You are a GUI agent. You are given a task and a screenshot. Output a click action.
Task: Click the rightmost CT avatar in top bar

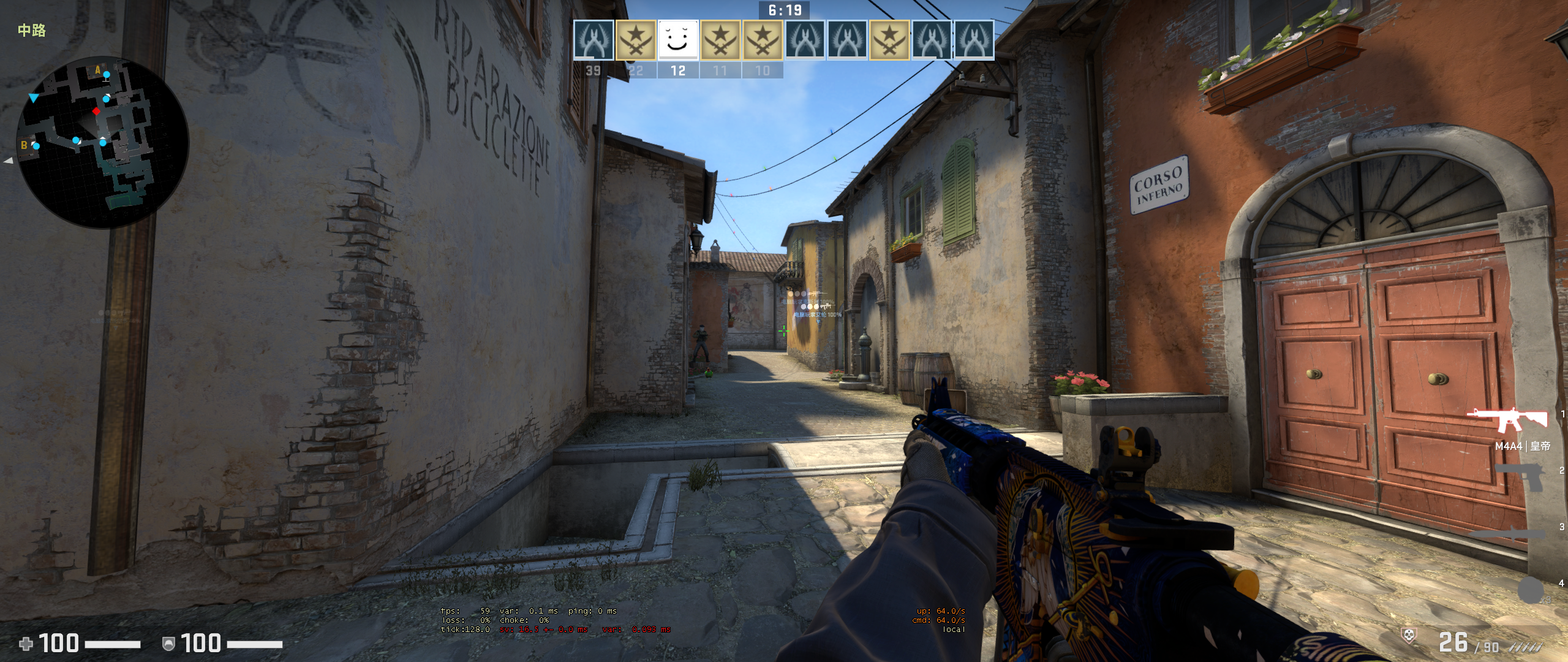973,40
